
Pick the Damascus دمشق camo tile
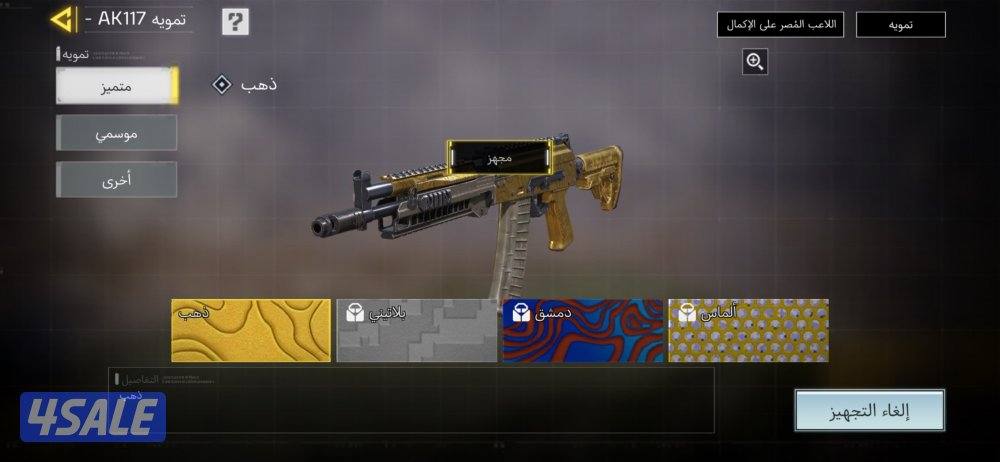tap(583, 330)
